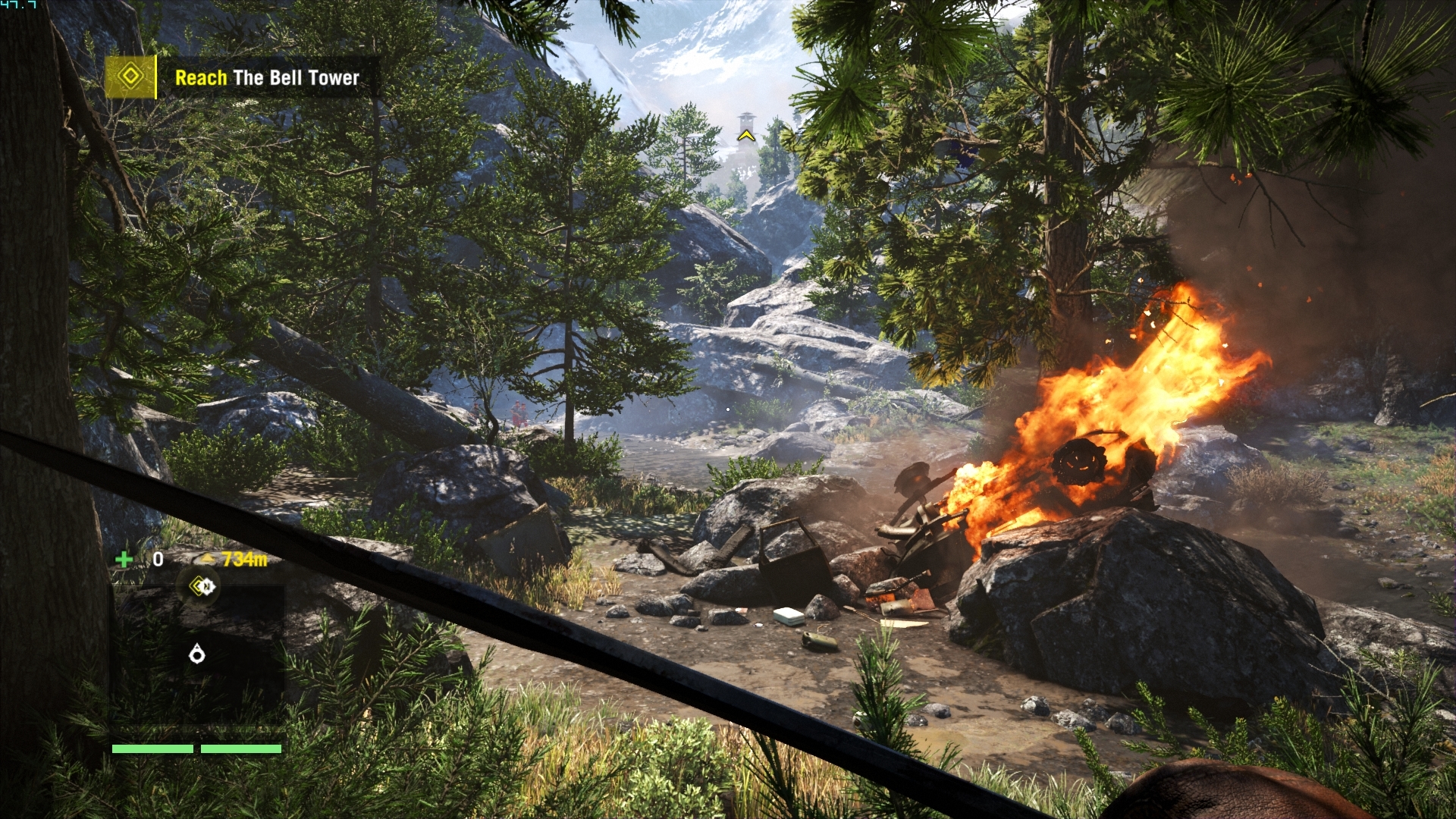
Task: Select the yellow diamond objective icon
Action: coord(130,77)
